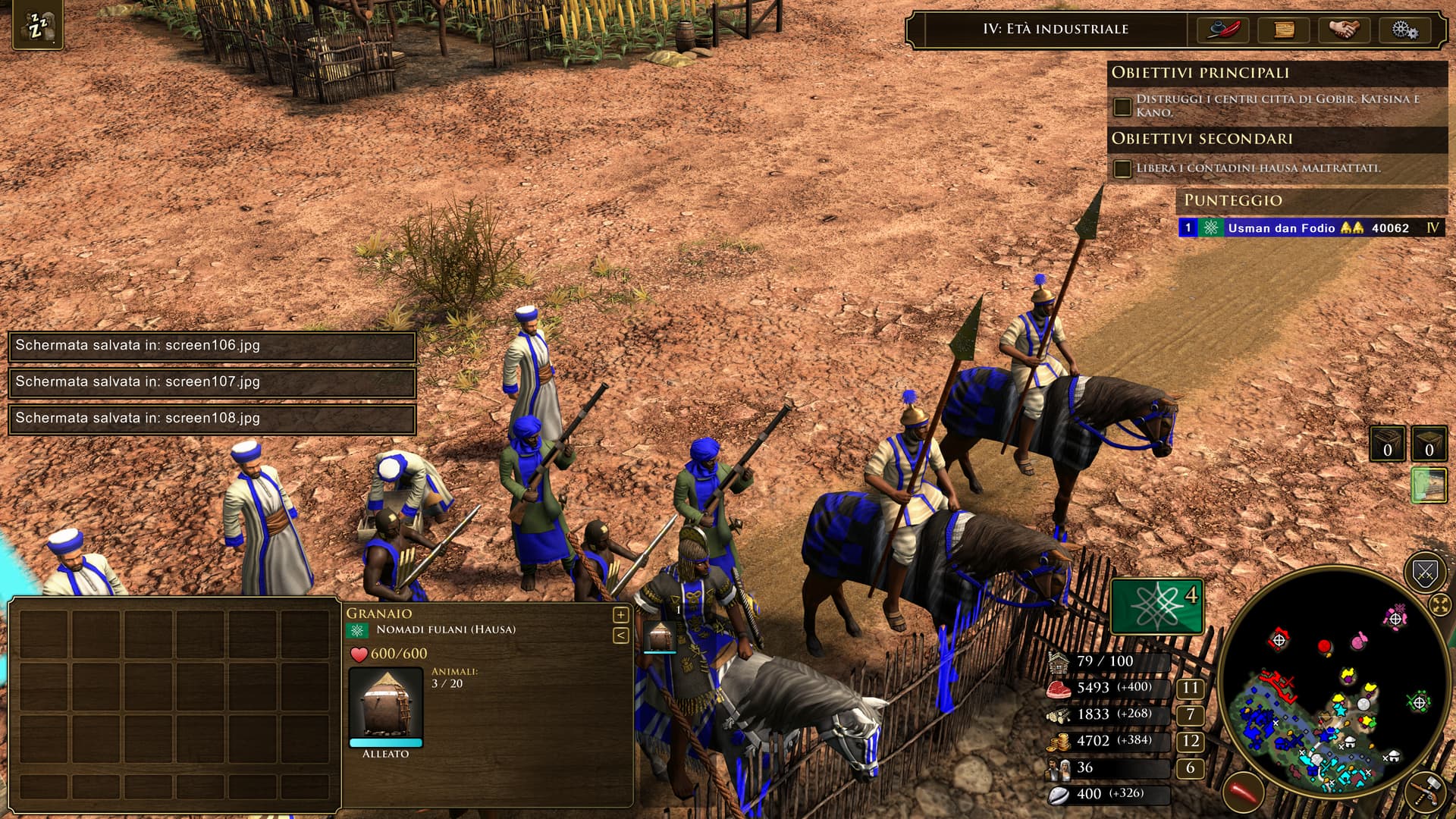Open the objectives scroll button
This screenshot has height=819, width=1456.
click(1283, 30)
